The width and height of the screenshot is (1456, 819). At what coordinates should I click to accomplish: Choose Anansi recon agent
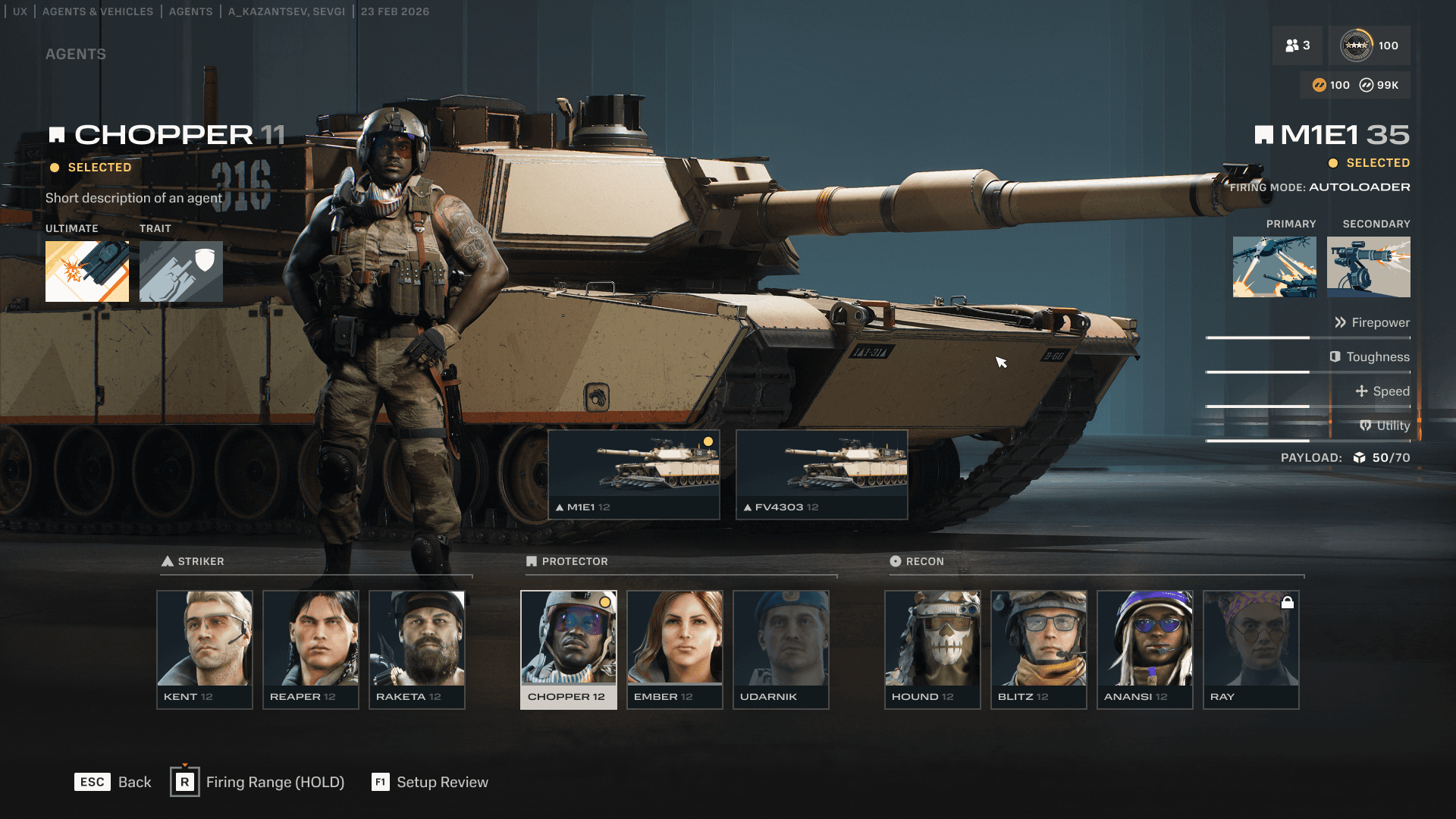coord(1145,649)
